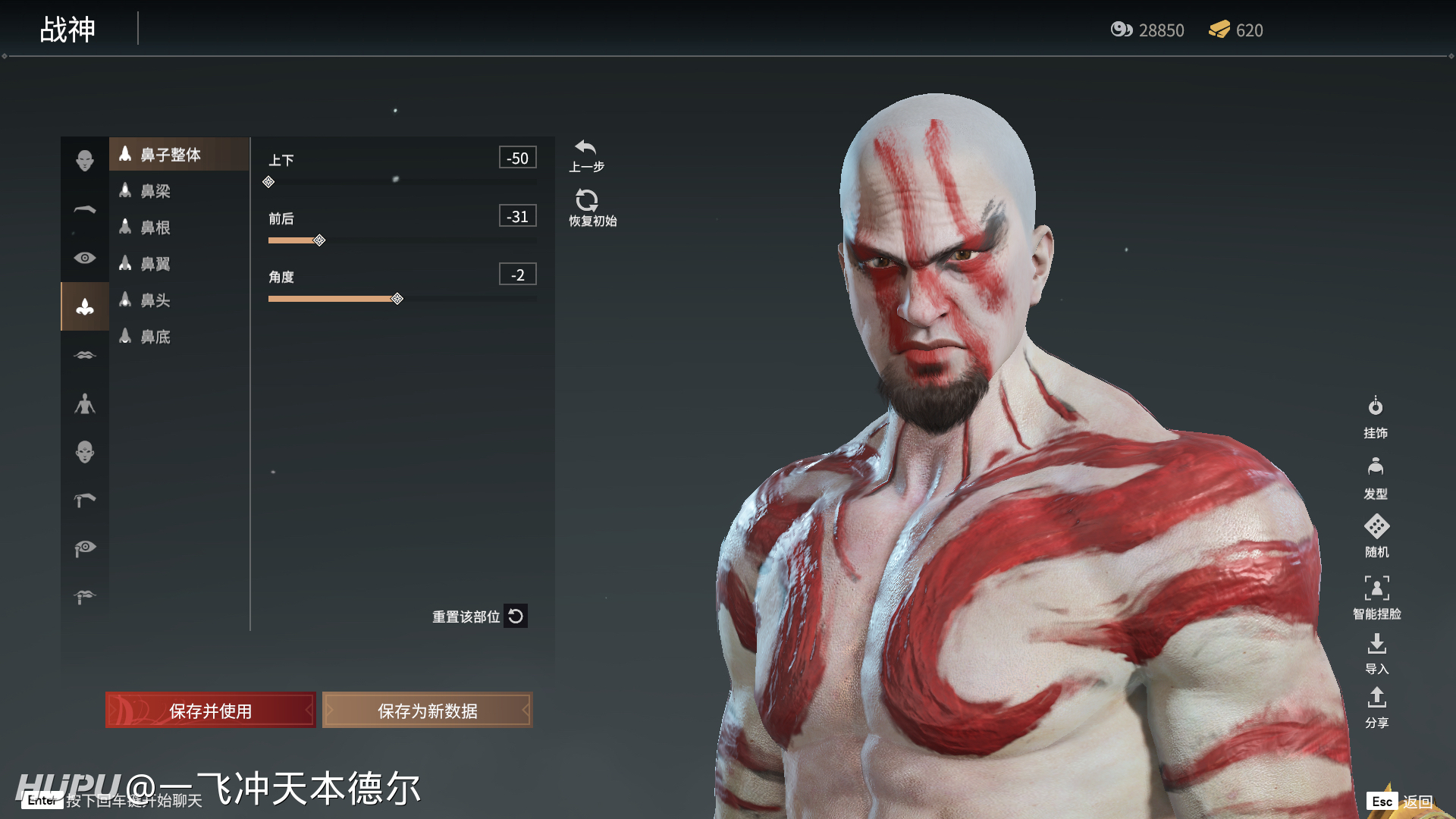Select the face makeup category icon

click(84, 451)
